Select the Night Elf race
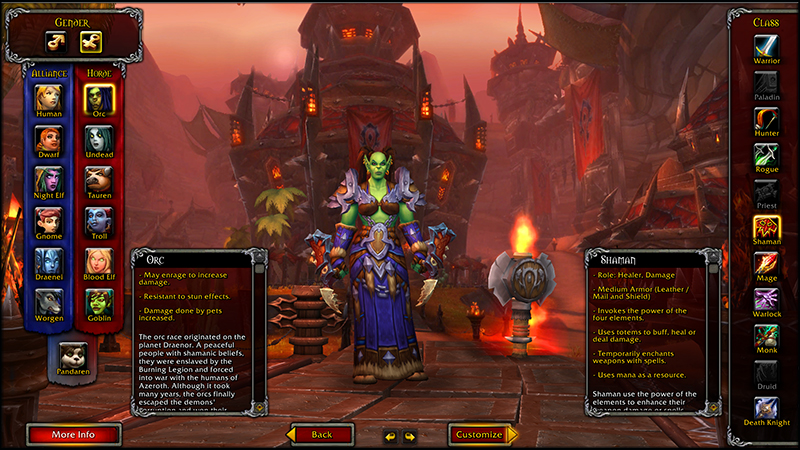800x450 pixels. point(49,180)
